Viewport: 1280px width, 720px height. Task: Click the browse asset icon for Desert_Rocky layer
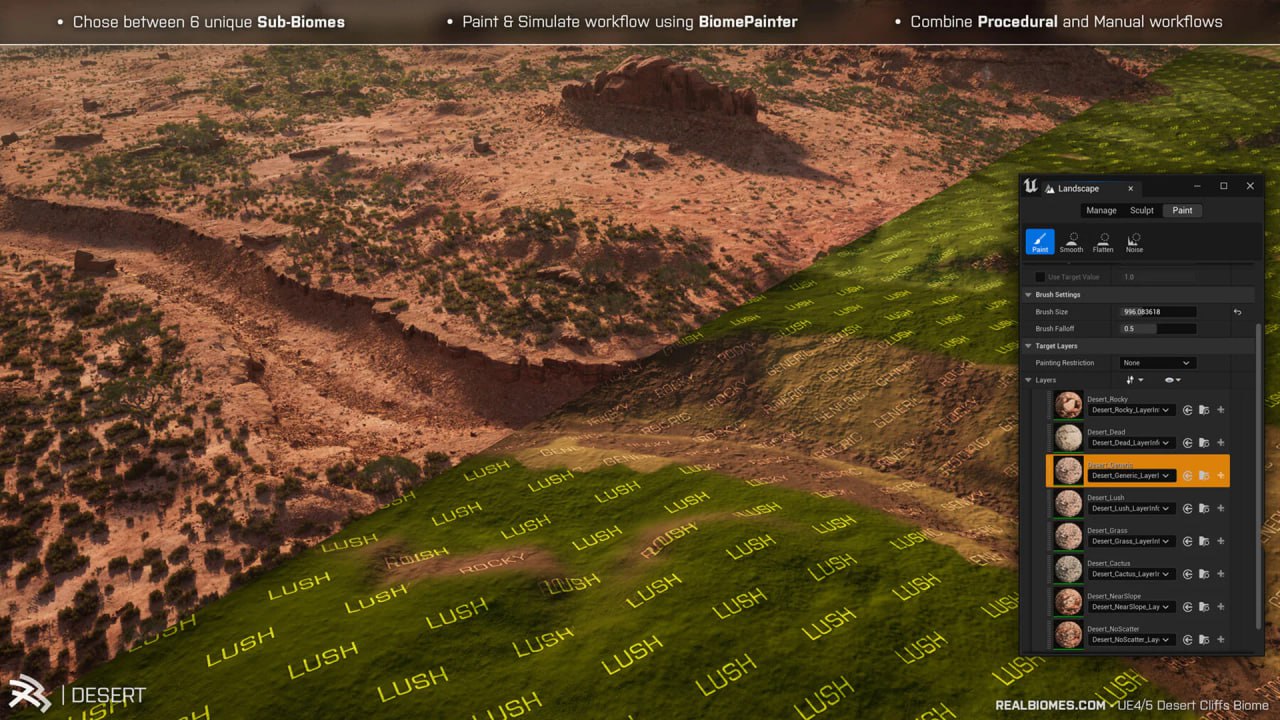(1204, 410)
